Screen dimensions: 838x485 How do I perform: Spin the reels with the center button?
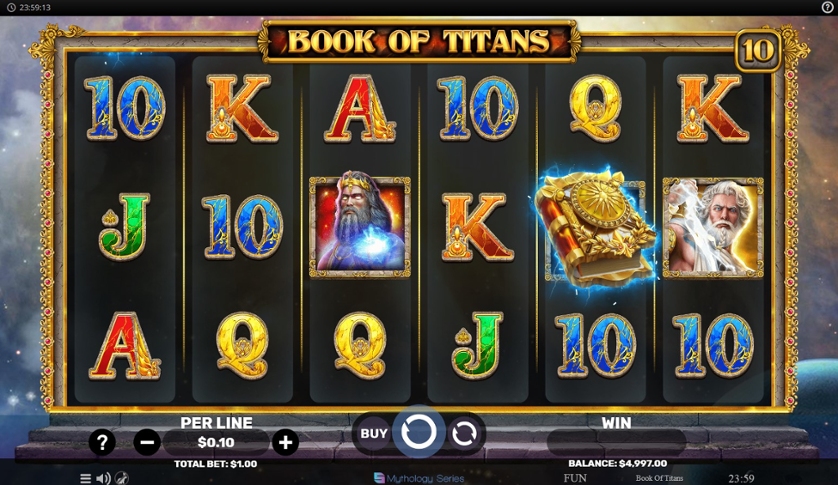(418, 432)
